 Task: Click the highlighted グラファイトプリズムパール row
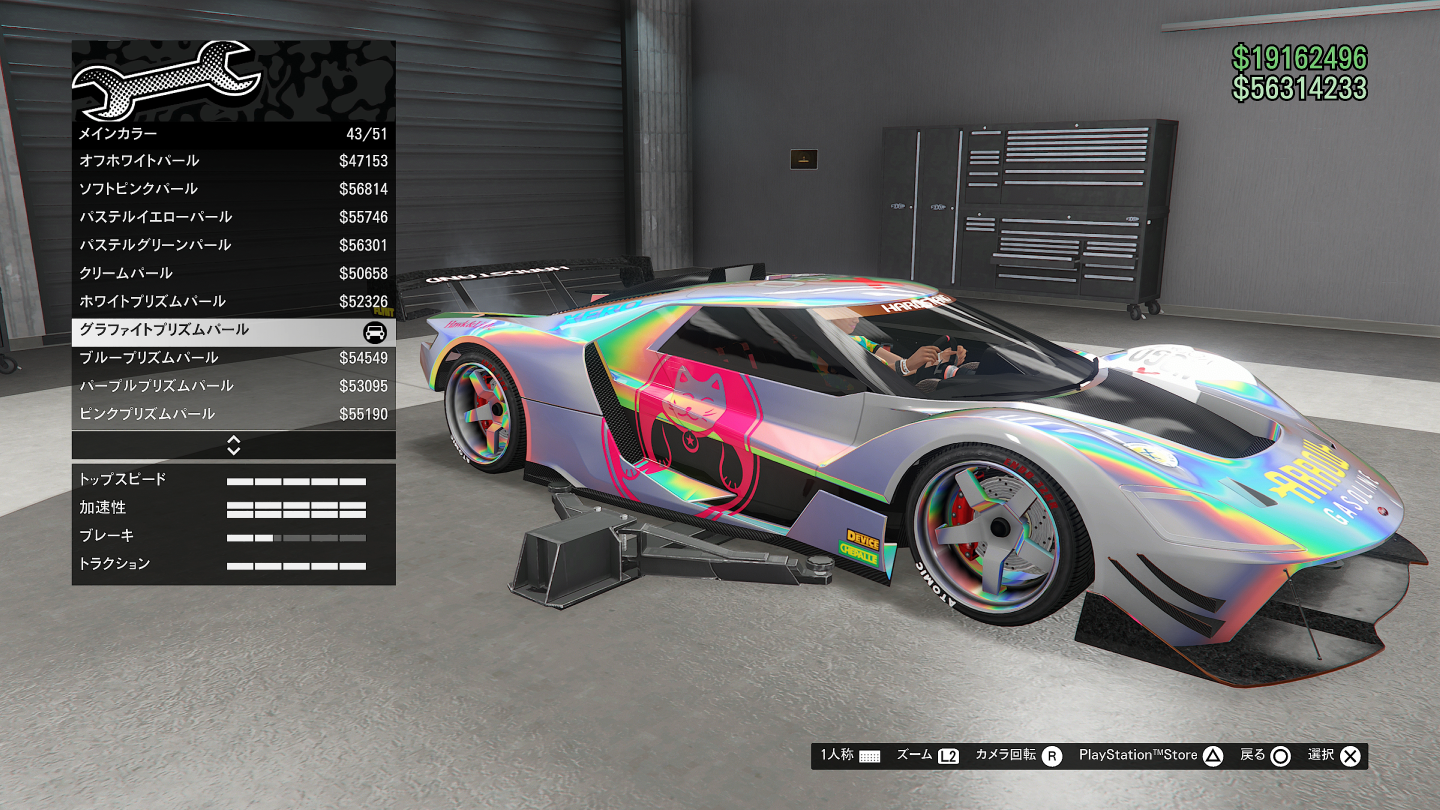(233, 330)
